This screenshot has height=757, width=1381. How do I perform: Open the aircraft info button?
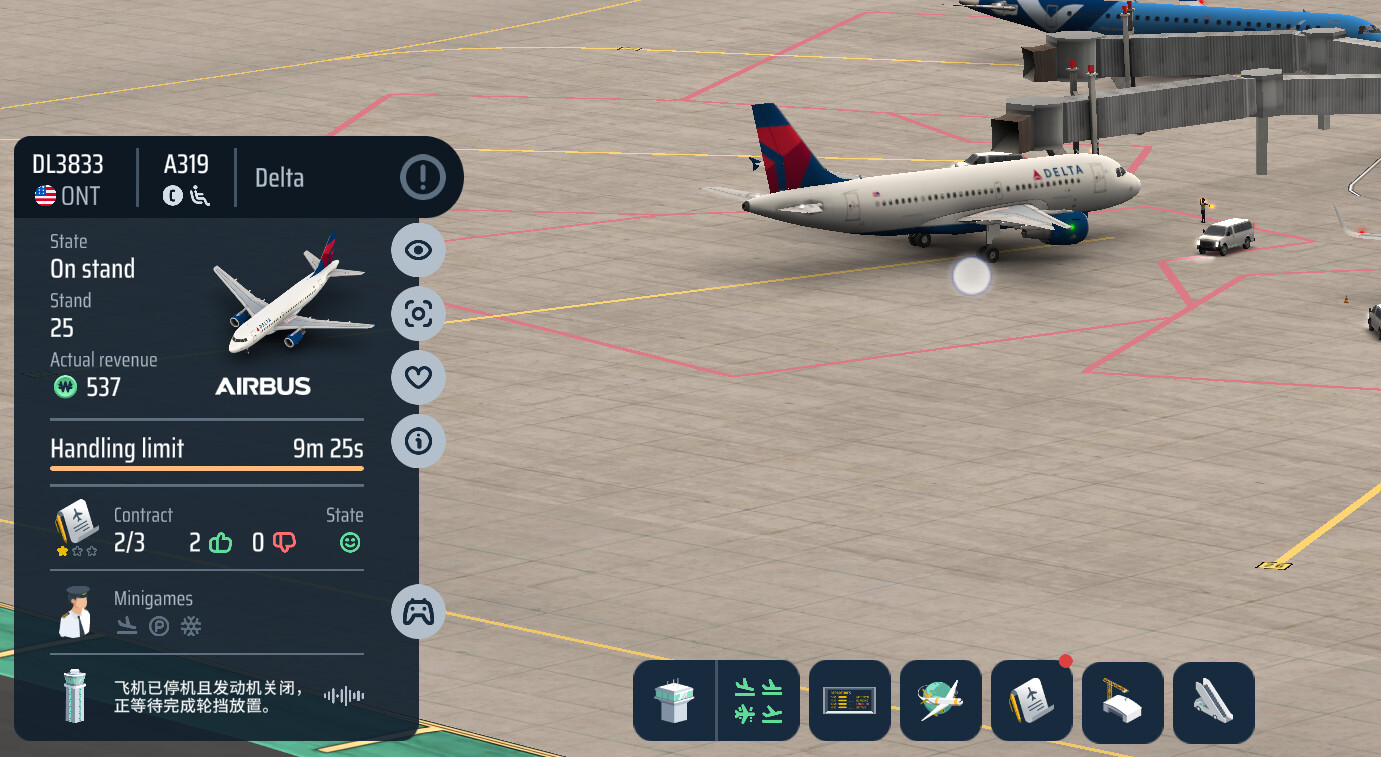pyautogui.click(x=418, y=441)
